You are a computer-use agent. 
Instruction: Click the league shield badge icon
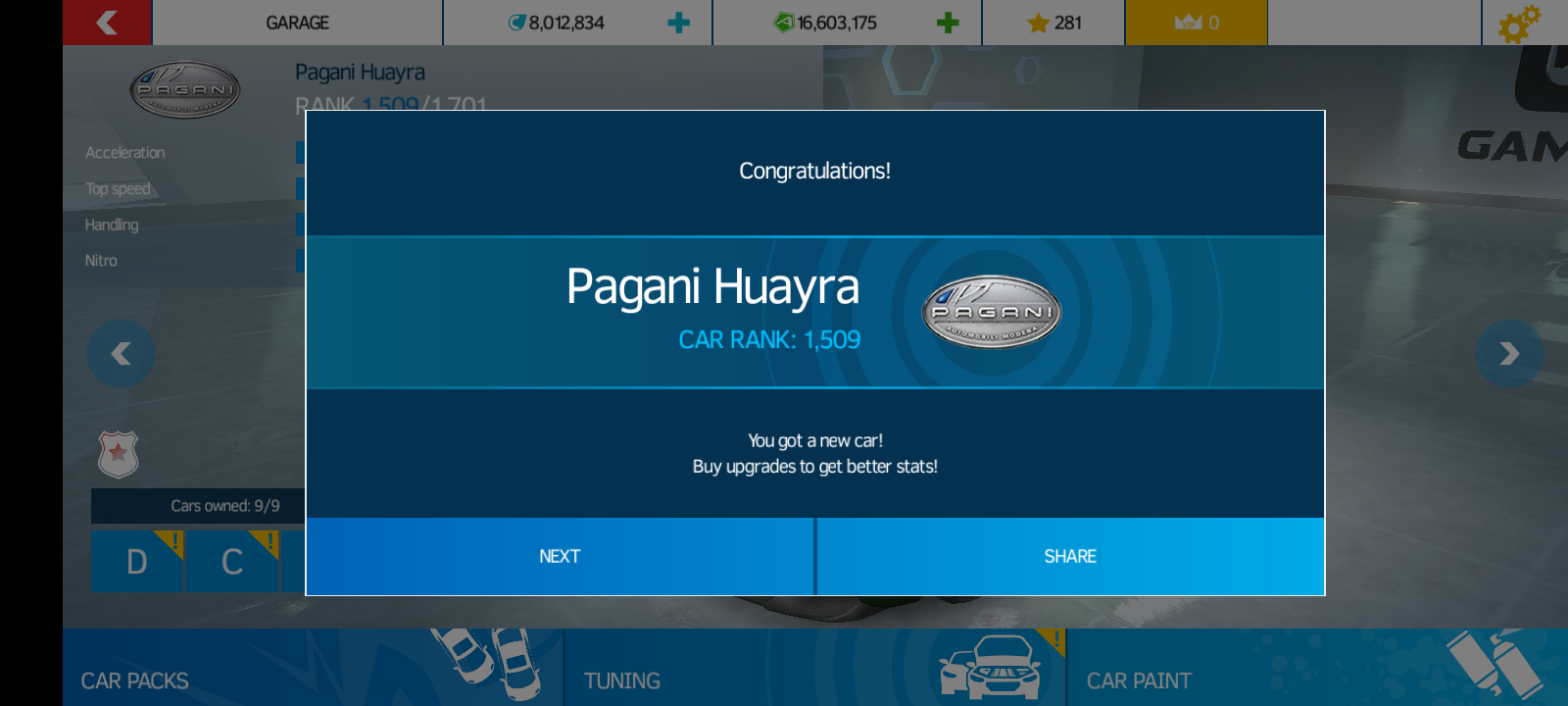click(x=117, y=454)
